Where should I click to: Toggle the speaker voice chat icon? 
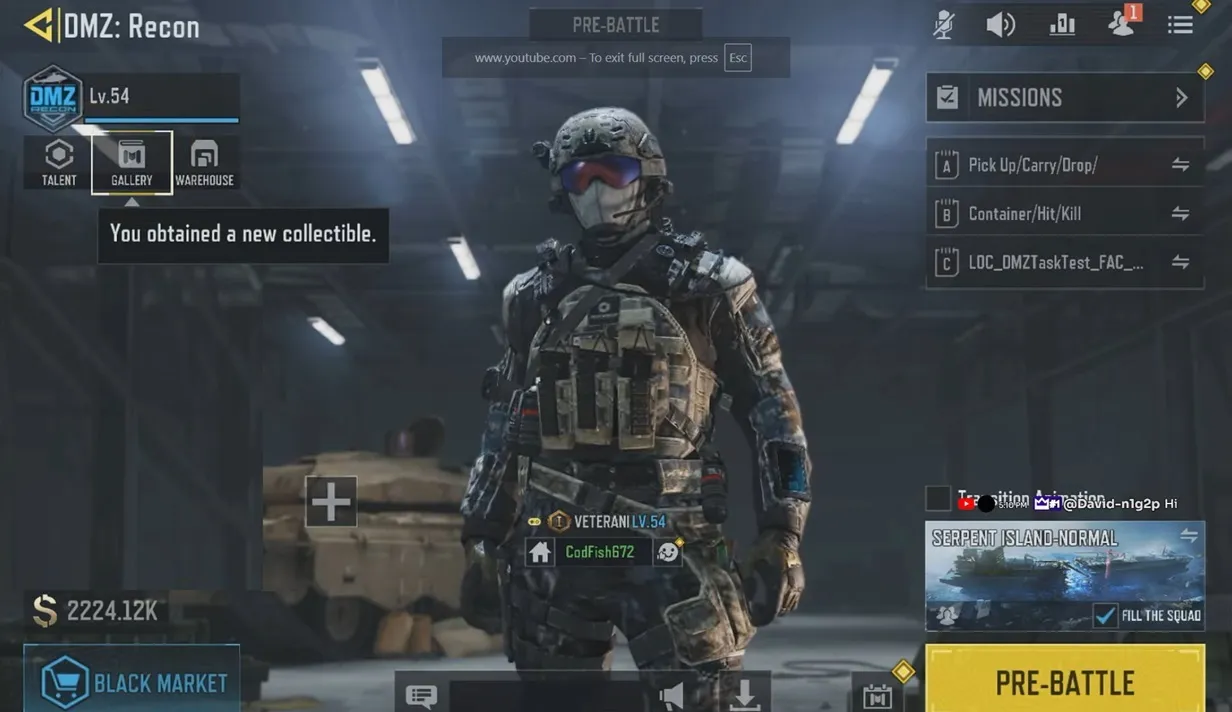pyautogui.click(x=1001, y=25)
